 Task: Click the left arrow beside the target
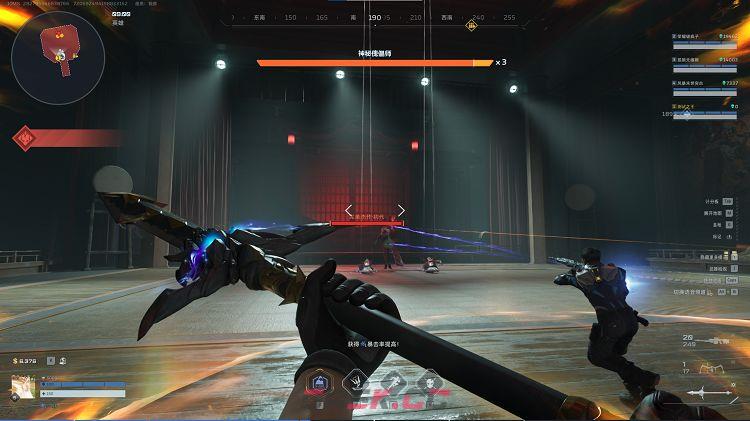coord(349,211)
